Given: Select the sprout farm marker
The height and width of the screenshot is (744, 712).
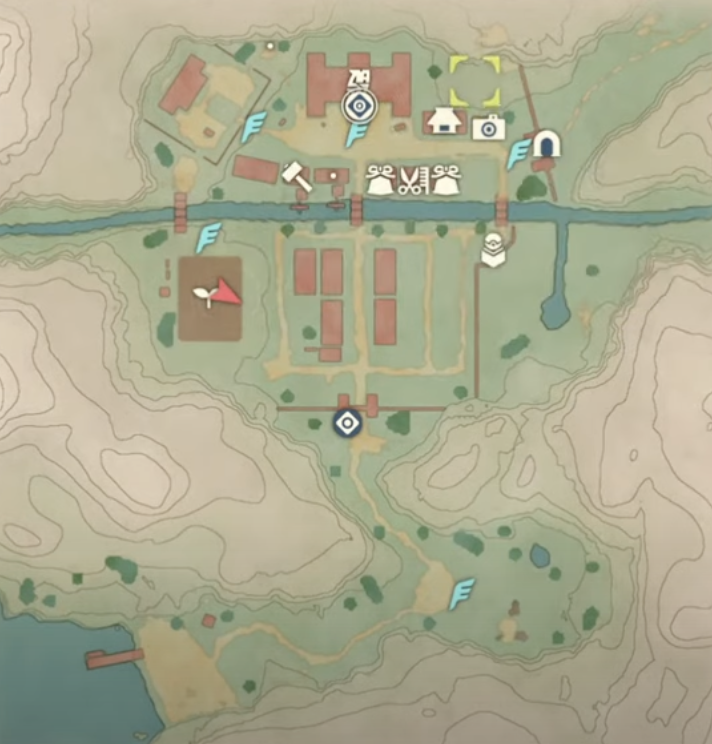Looking at the screenshot, I should pos(204,294).
